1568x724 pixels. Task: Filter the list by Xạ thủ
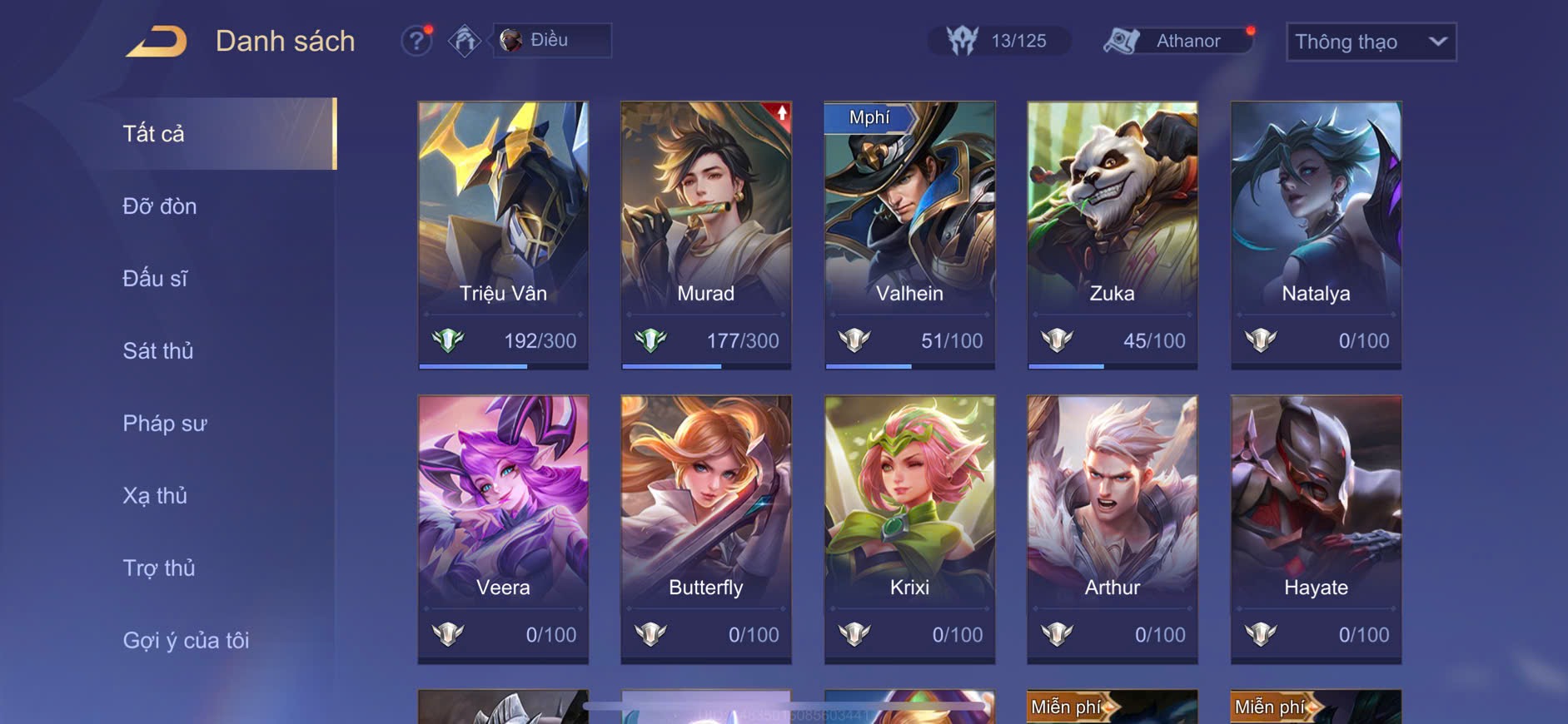pos(155,496)
